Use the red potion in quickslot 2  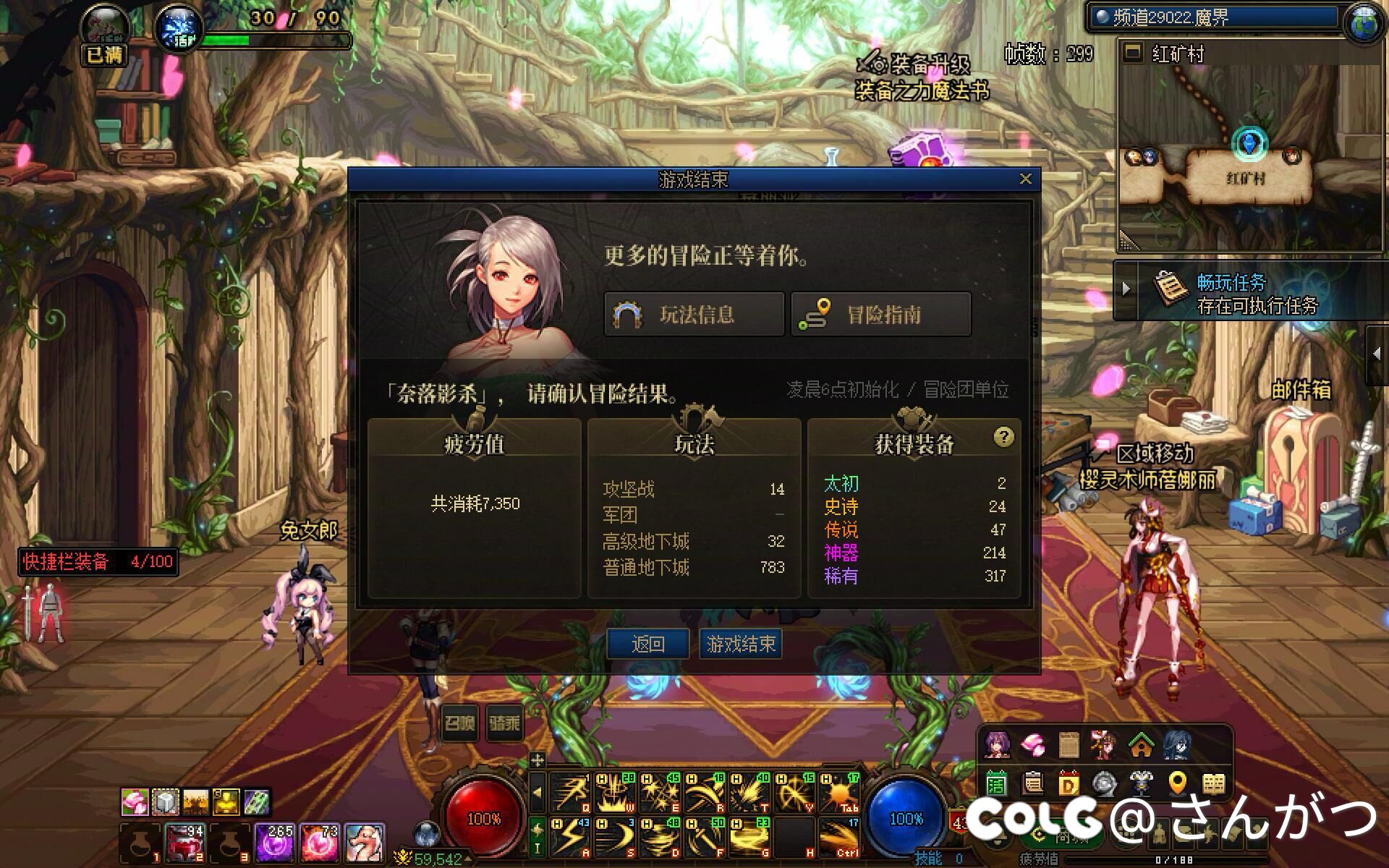185,843
